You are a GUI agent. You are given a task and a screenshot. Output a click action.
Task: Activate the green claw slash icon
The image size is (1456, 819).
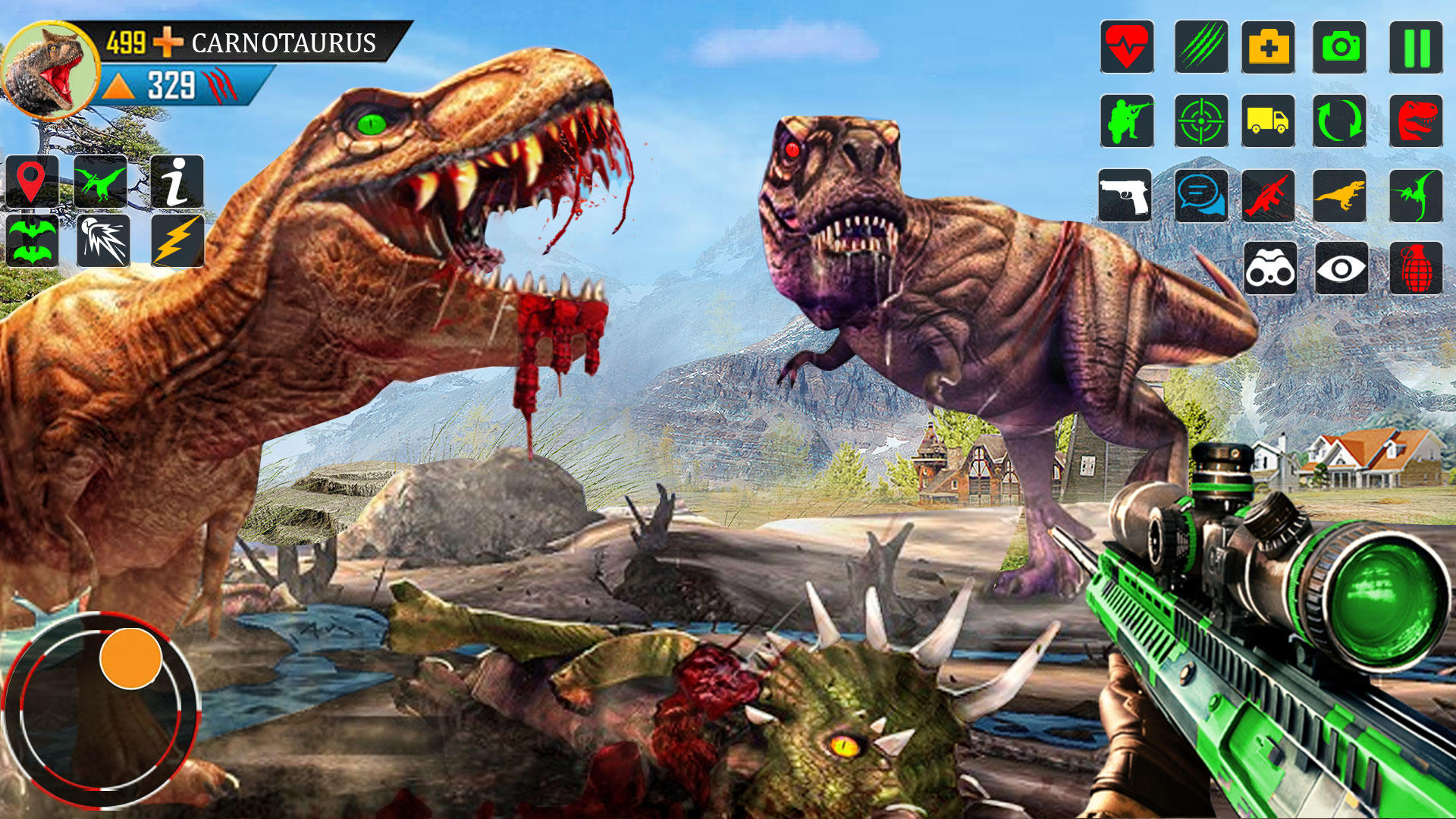1201,47
